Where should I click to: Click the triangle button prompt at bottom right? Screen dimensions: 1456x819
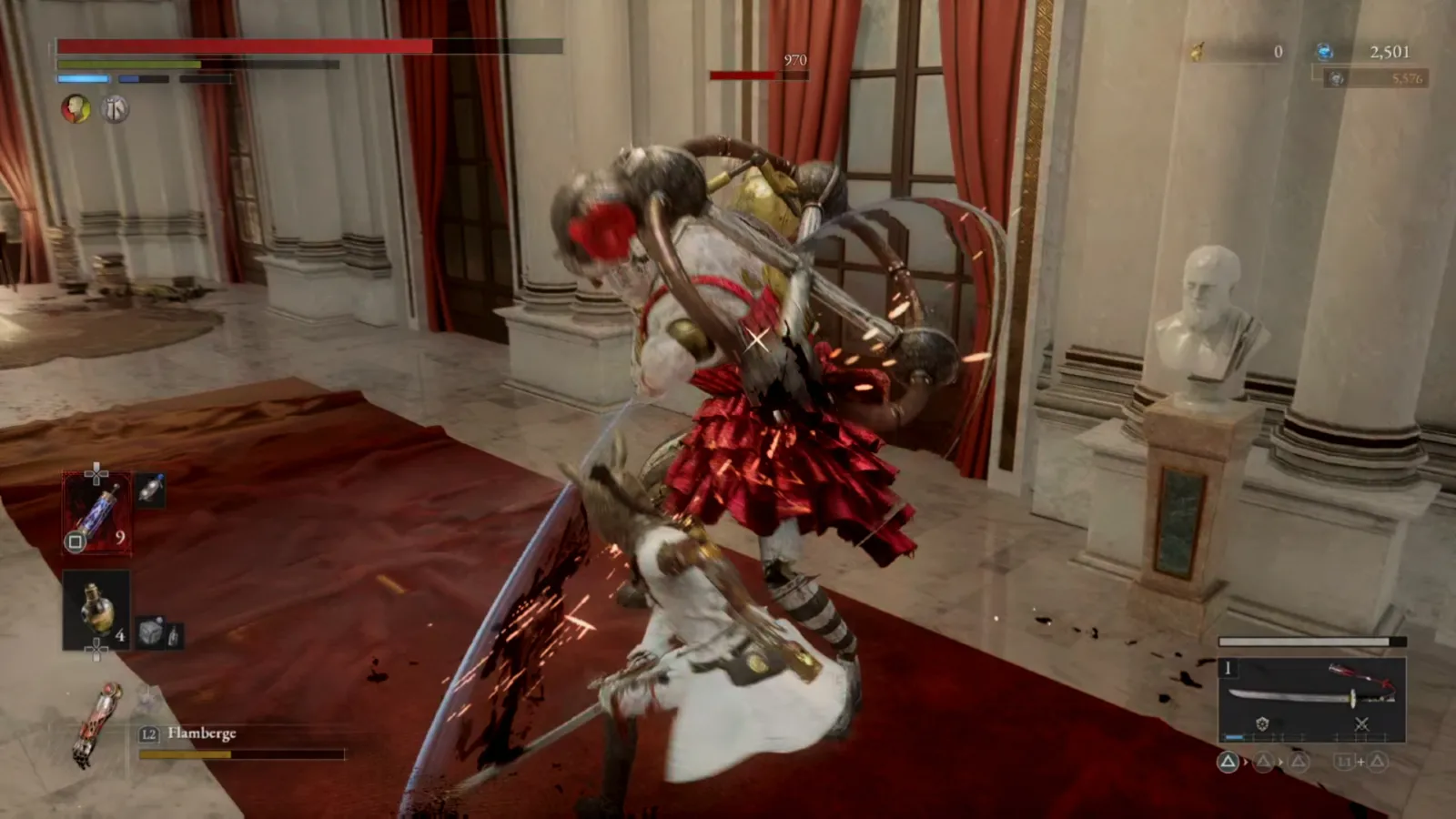(1229, 762)
